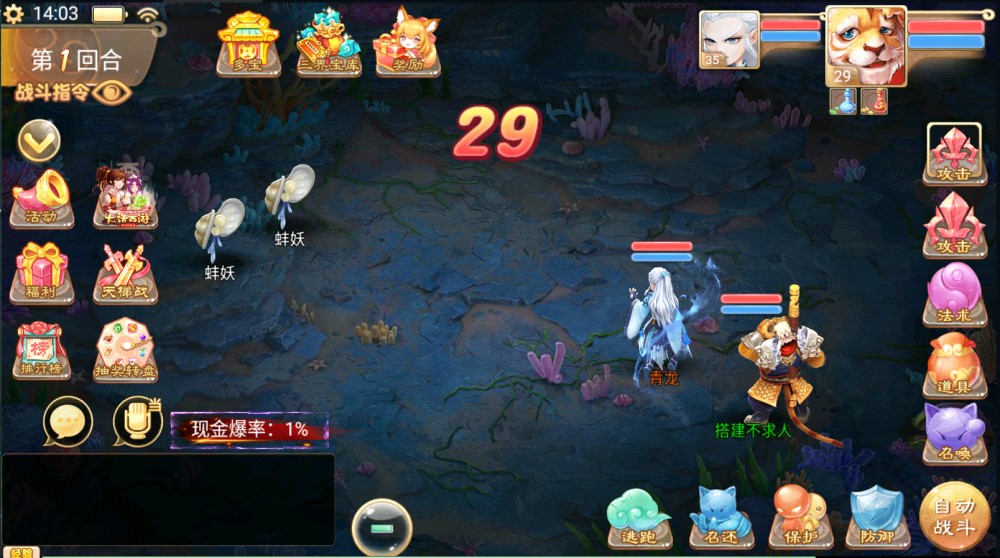Image resolution: width=1000 pixels, height=558 pixels.
Task: Open the 多宝 shop icon
Action: (x=247, y=44)
